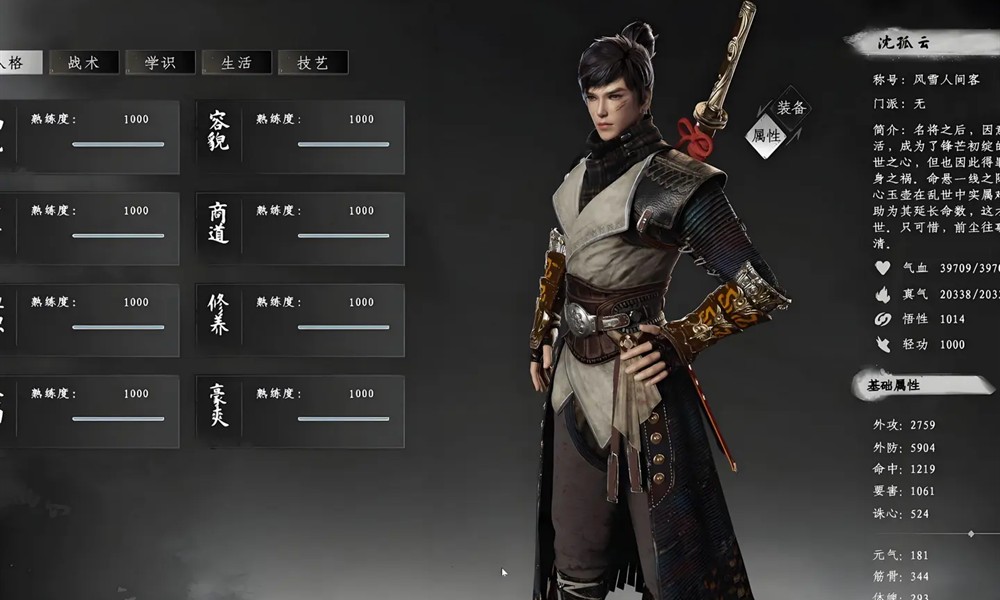This screenshot has width=1000, height=600.
Task: Show the 属性 attributes view
Action: 766,136
